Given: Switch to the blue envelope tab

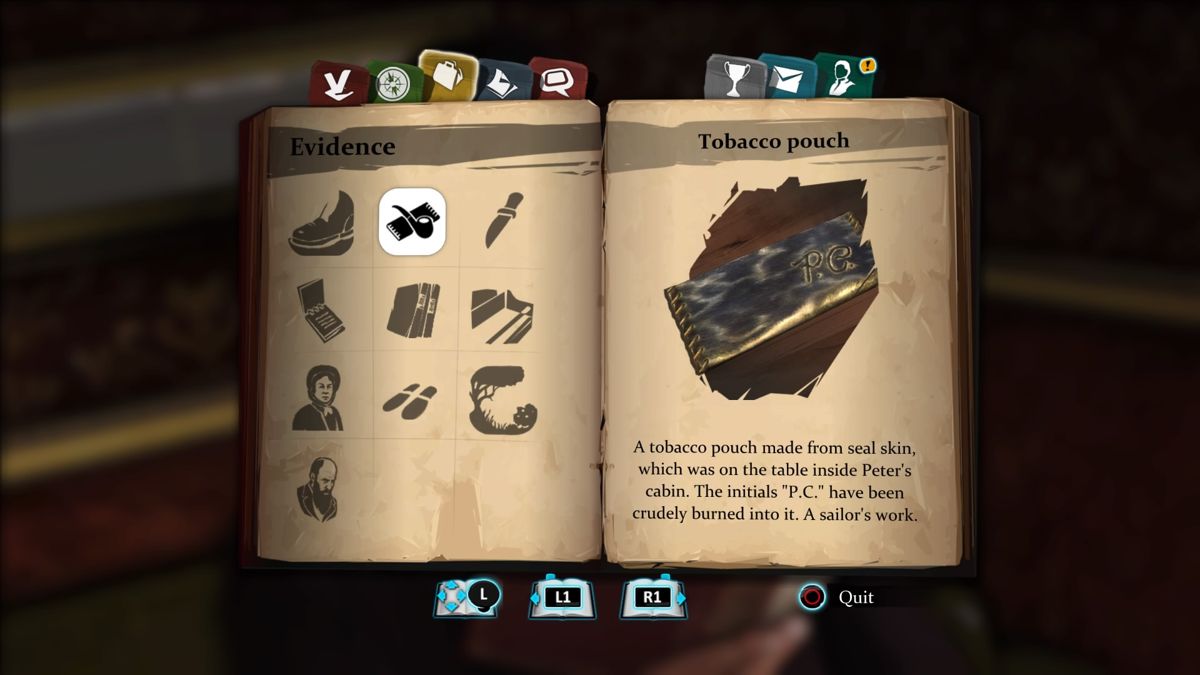Looking at the screenshot, I should point(787,76).
